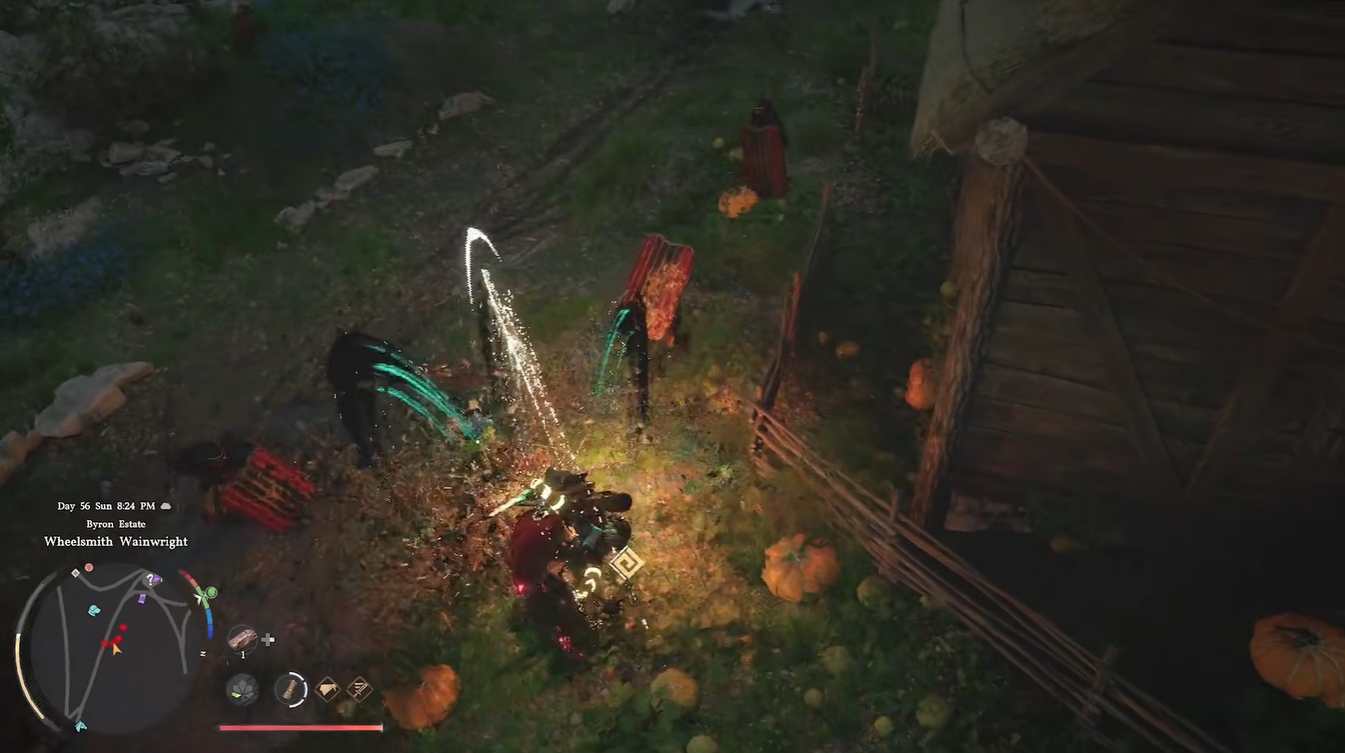Click the red health bar at the bottom
This screenshot has height=753, width=1345.
[300, 729]
